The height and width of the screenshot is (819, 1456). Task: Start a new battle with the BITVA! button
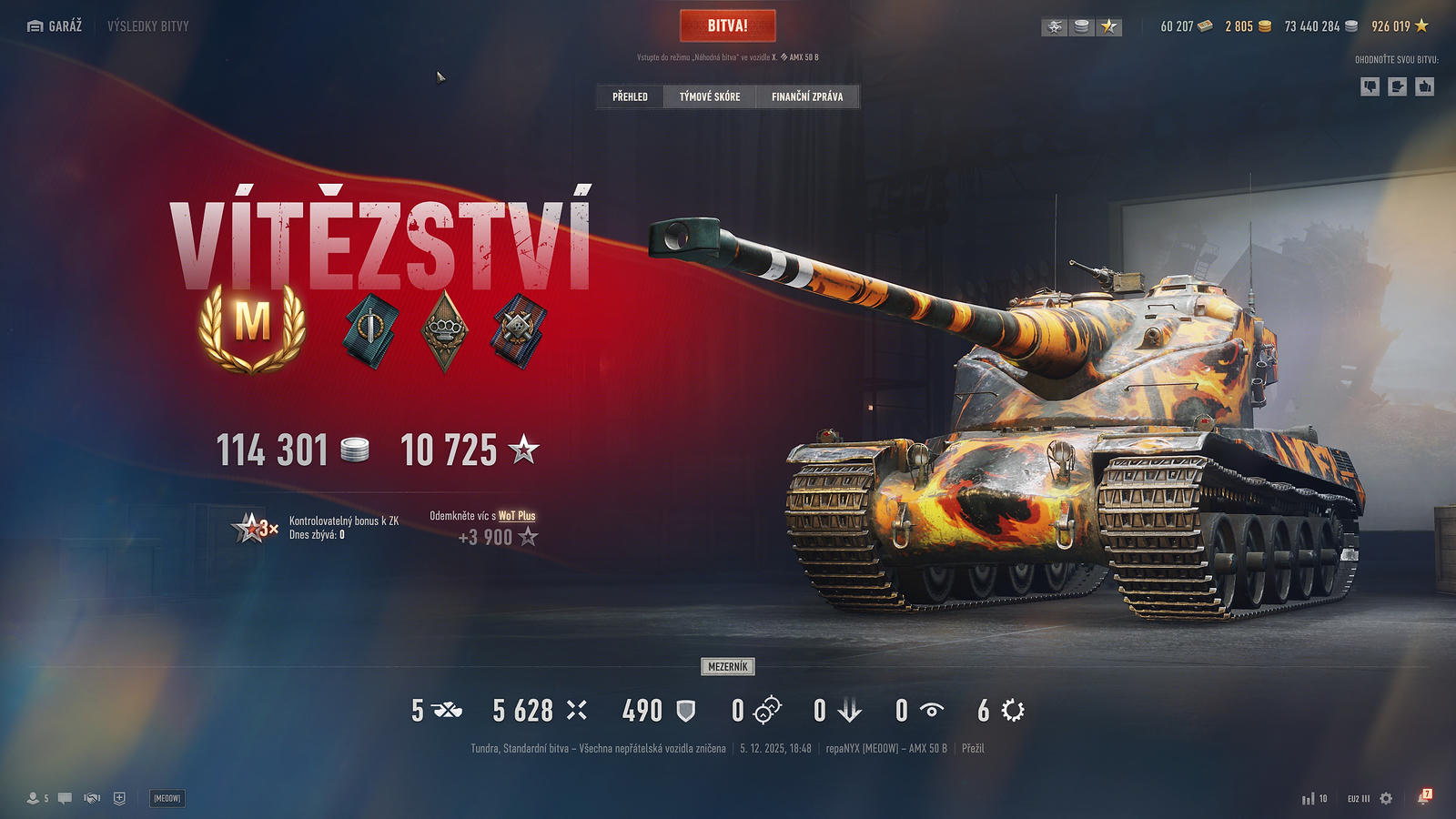pyautogui.click(x=727, y=25)
